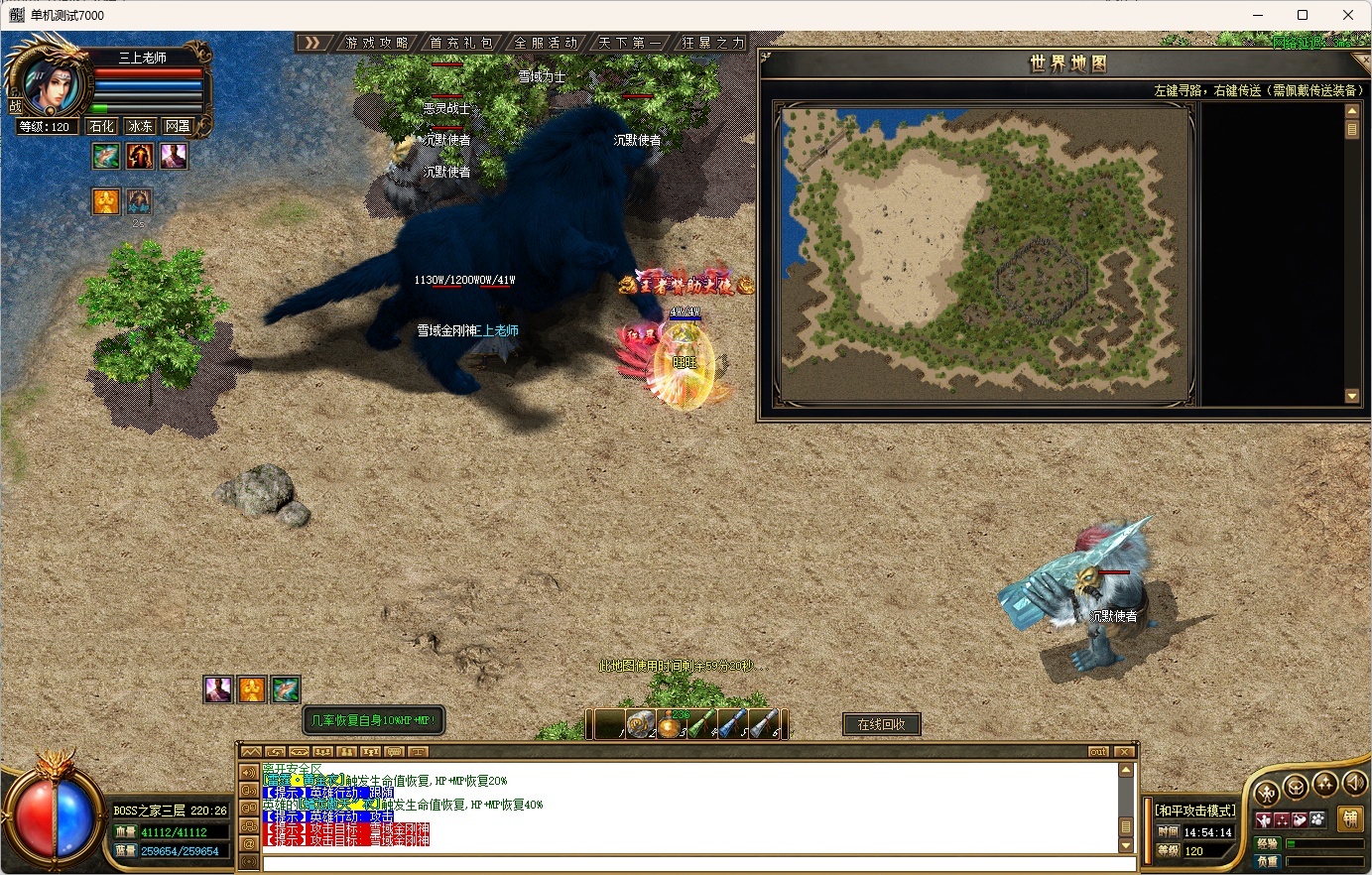Click the 在线回收 online recycle button
1372x875 pixels.
tap(881, 724)
